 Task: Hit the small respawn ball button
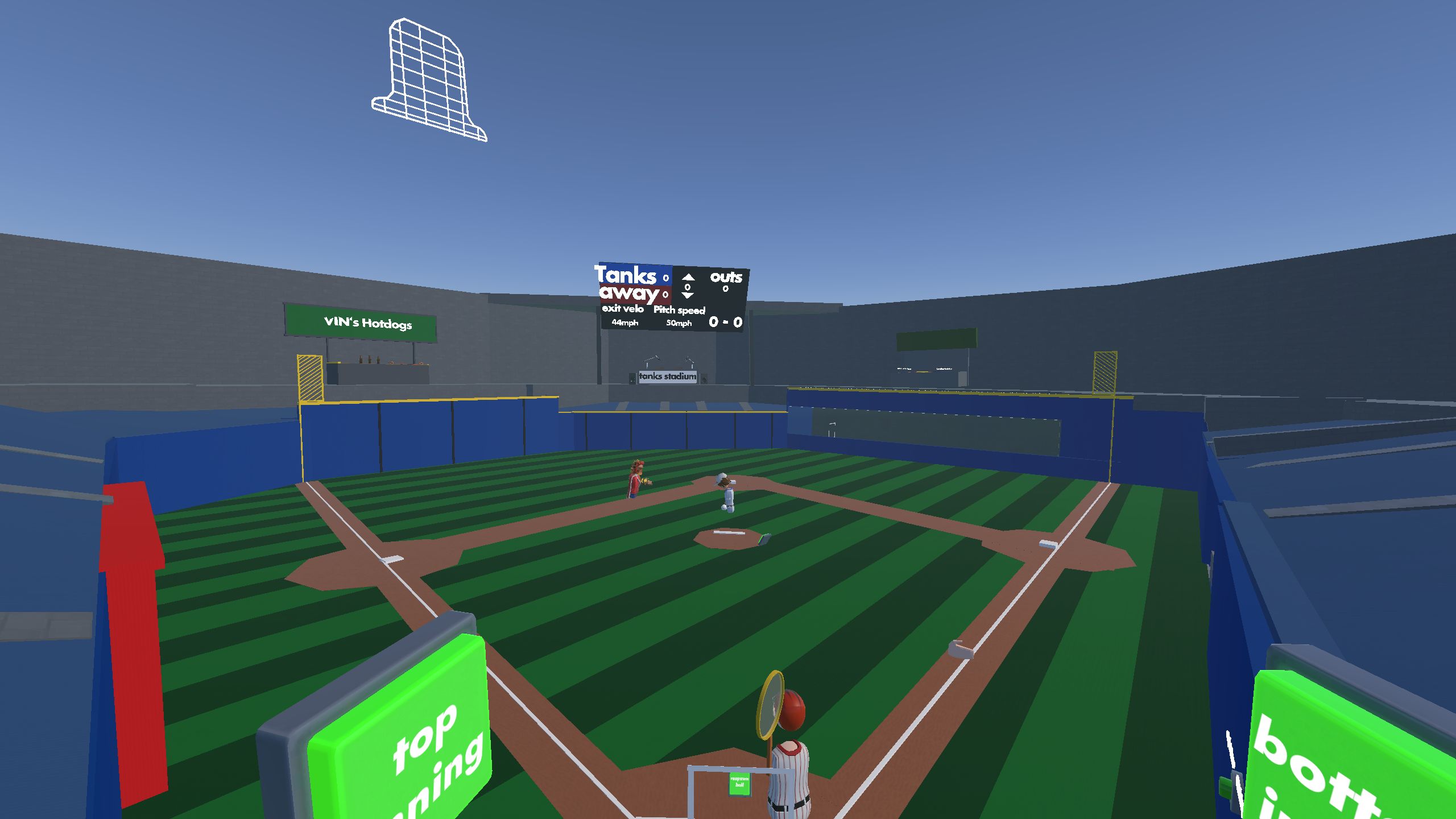tap(739, 784)
